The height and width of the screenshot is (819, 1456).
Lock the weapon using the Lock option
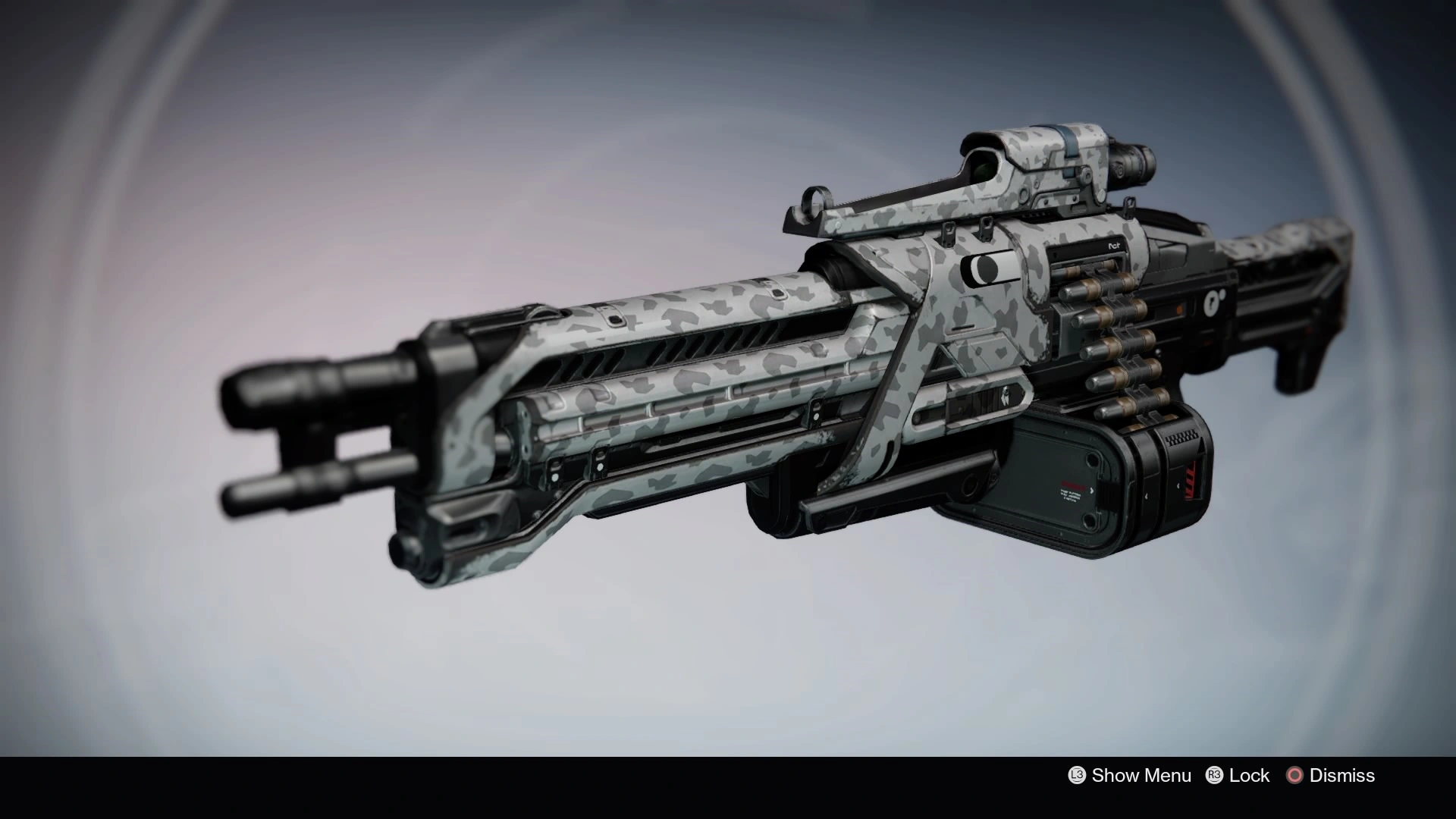click(x=1251, y=776)
